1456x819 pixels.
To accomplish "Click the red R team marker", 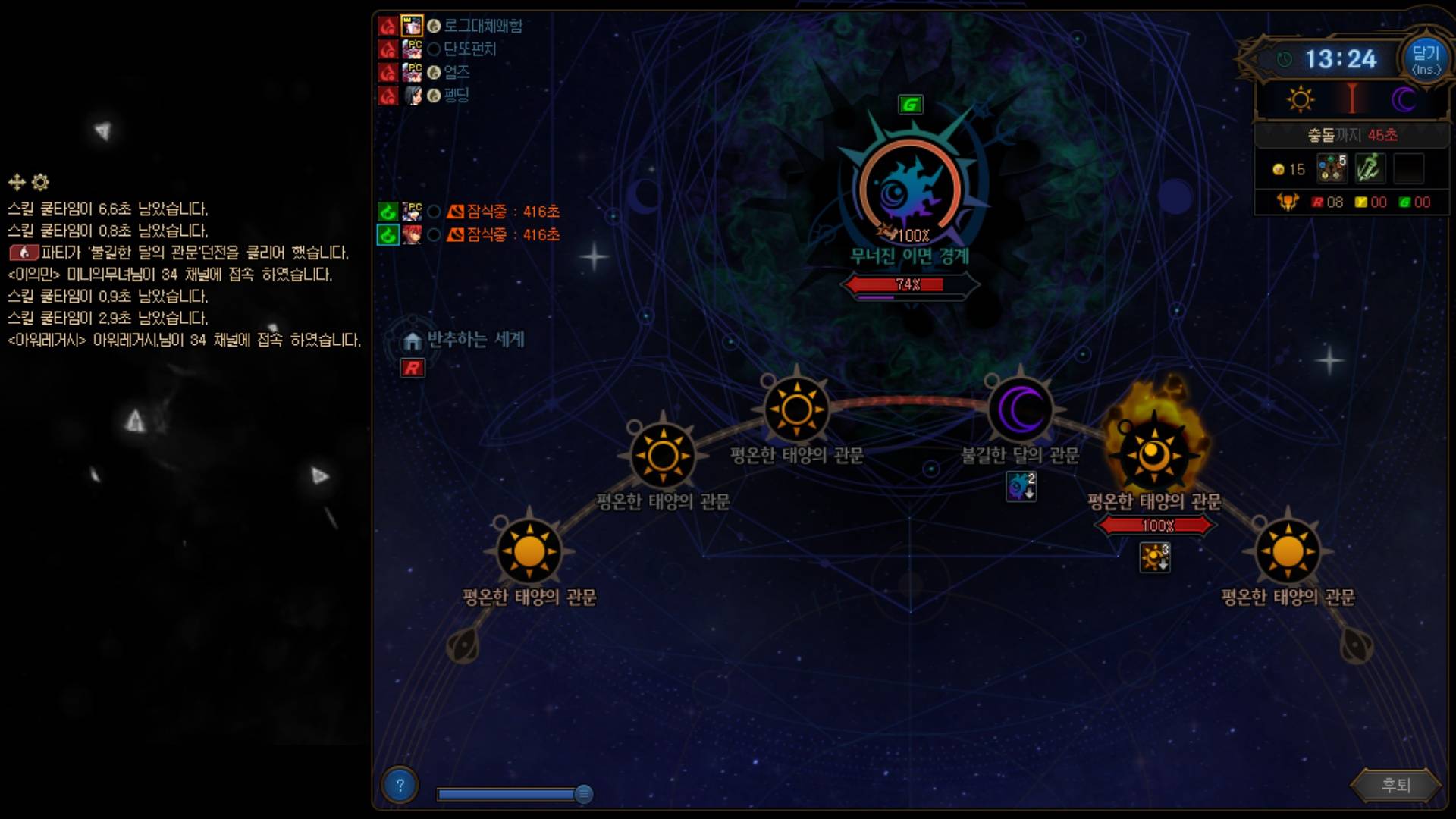I will [x=413, y=369].
